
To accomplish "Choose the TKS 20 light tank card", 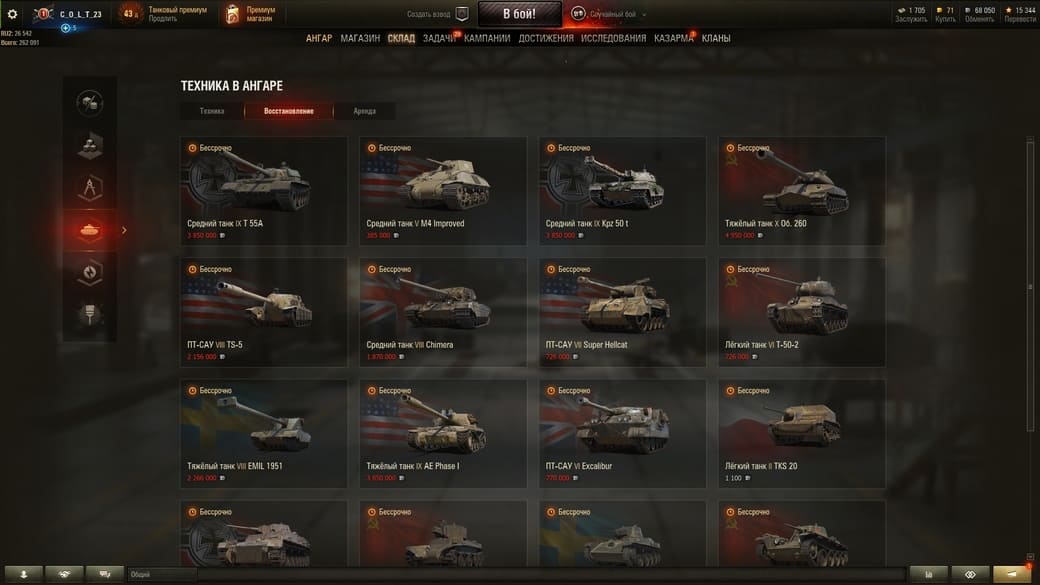I will (x=802, y=433).
